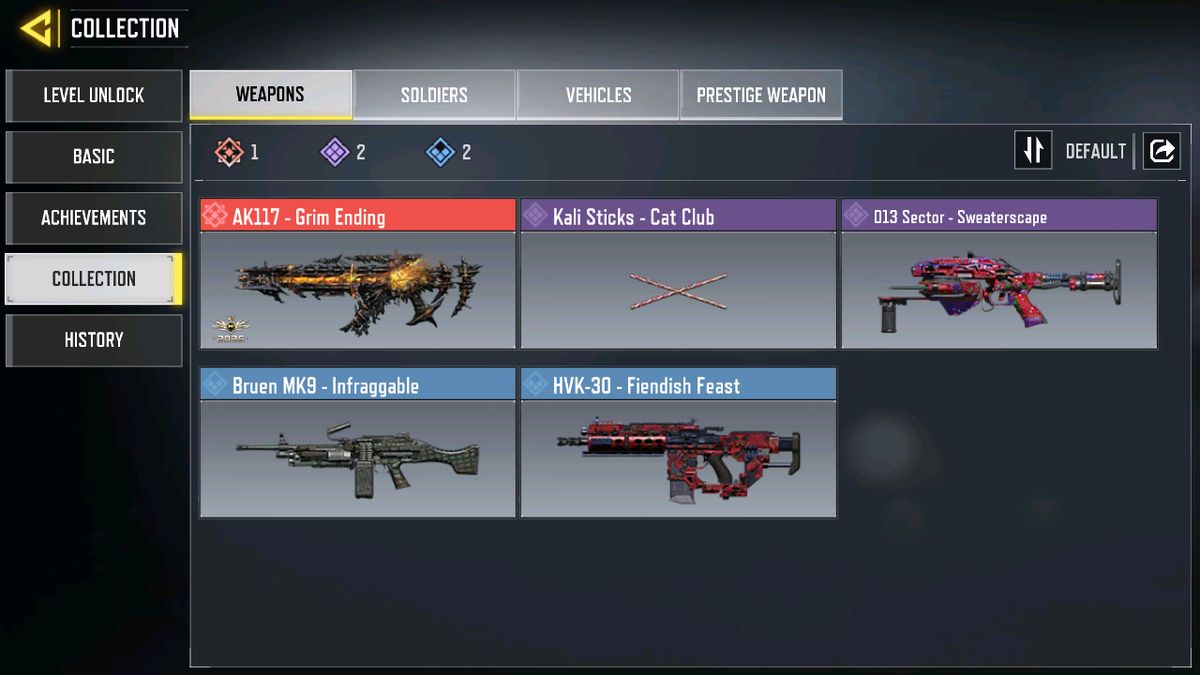The image size is (1200, 675).
Task: Click the share arrow icon button
Action: [1161, 151]
